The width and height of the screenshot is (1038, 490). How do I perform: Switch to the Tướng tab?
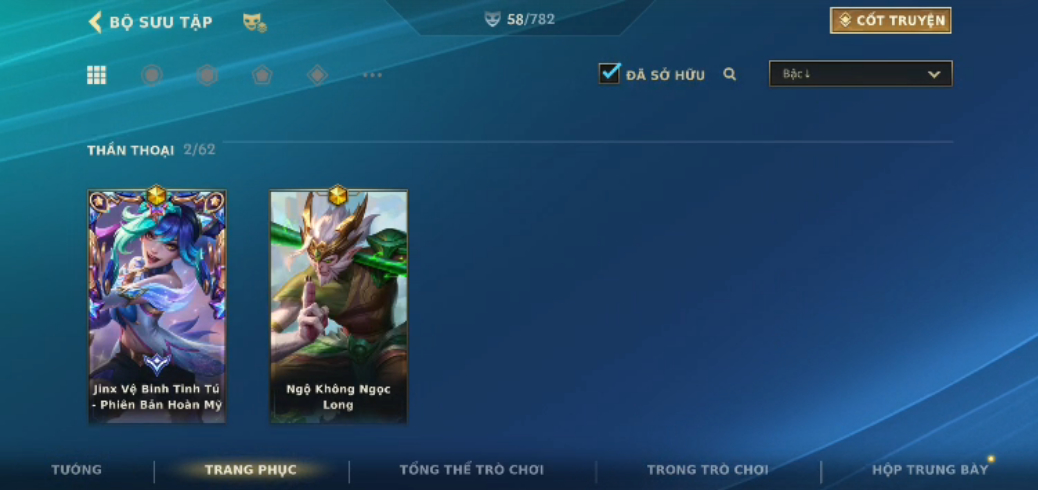77,470
